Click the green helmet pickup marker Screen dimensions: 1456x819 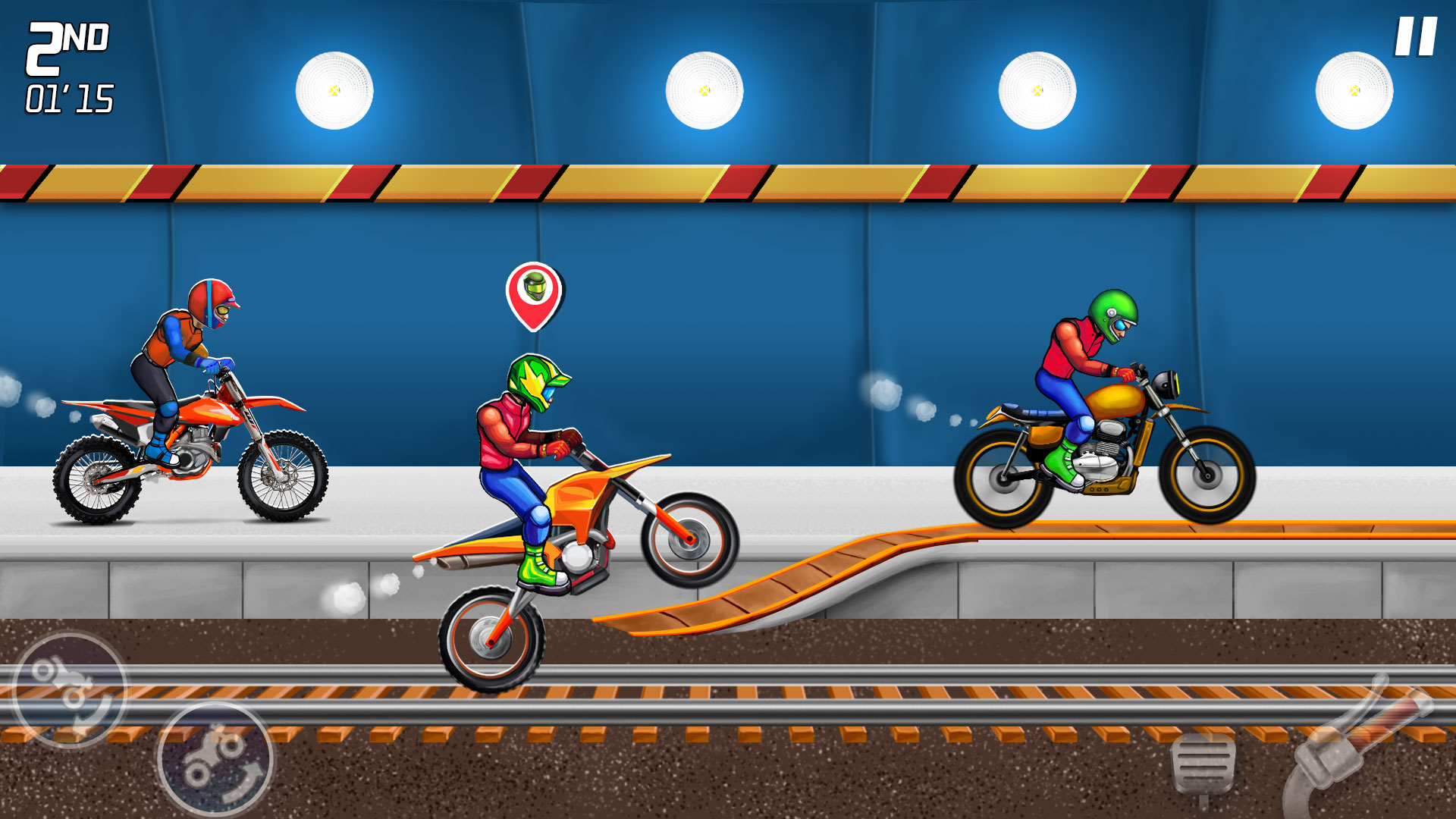point(533,297)
